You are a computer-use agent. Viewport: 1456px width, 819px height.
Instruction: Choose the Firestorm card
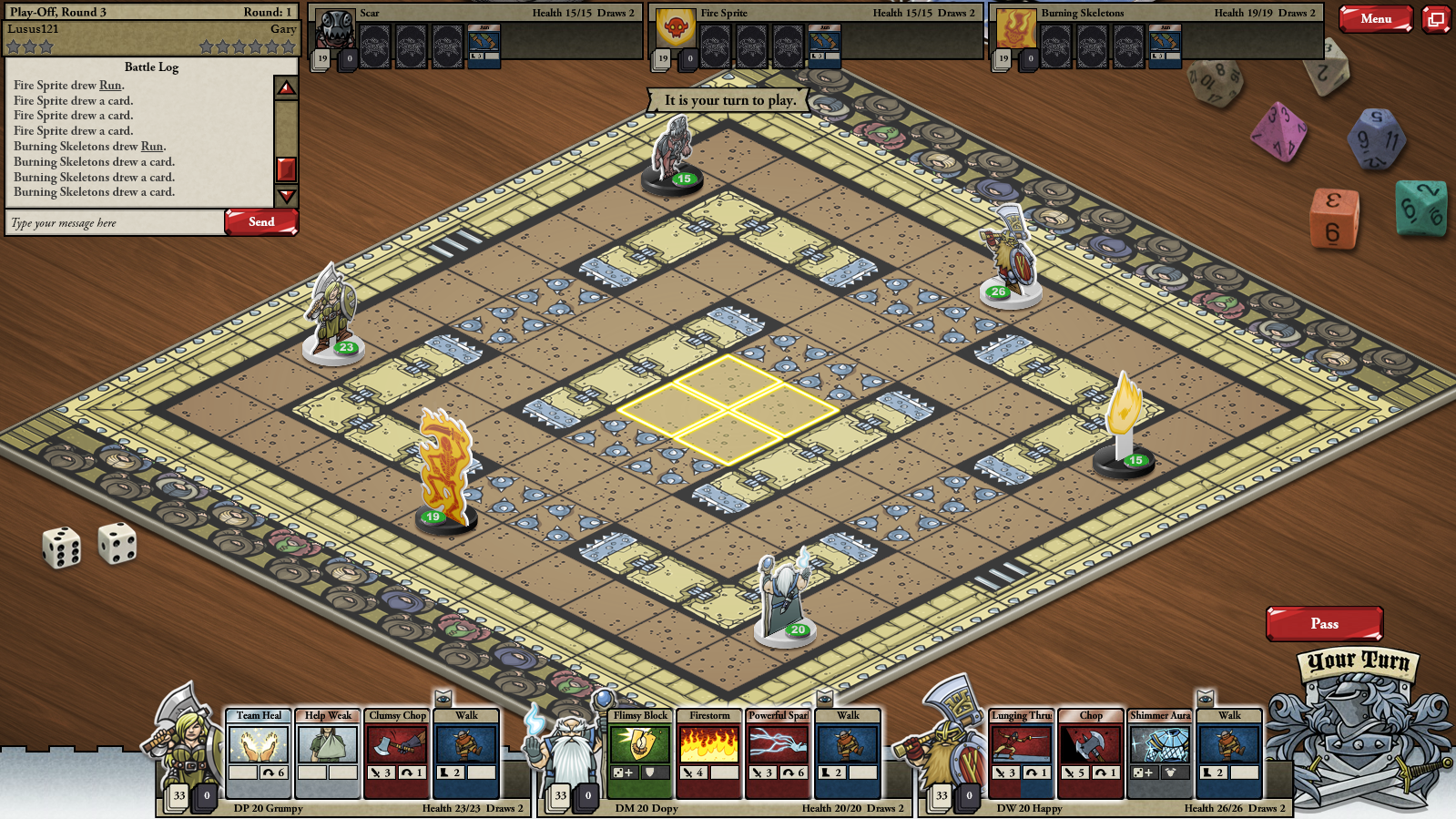709,752
